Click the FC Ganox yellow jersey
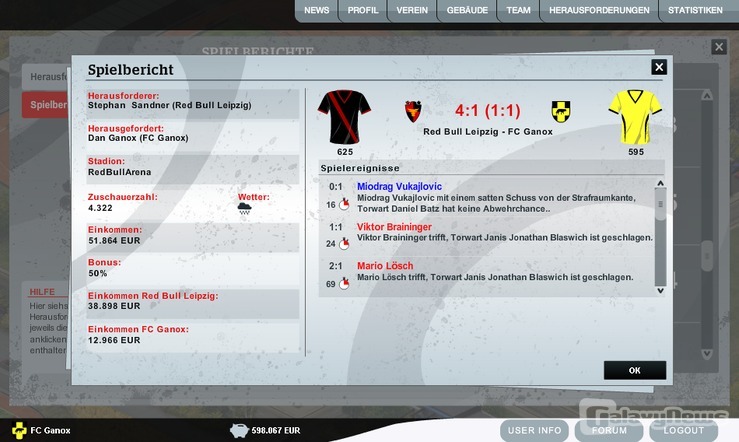The height and width of the screenshot is (442, 739). pos(636,116)
